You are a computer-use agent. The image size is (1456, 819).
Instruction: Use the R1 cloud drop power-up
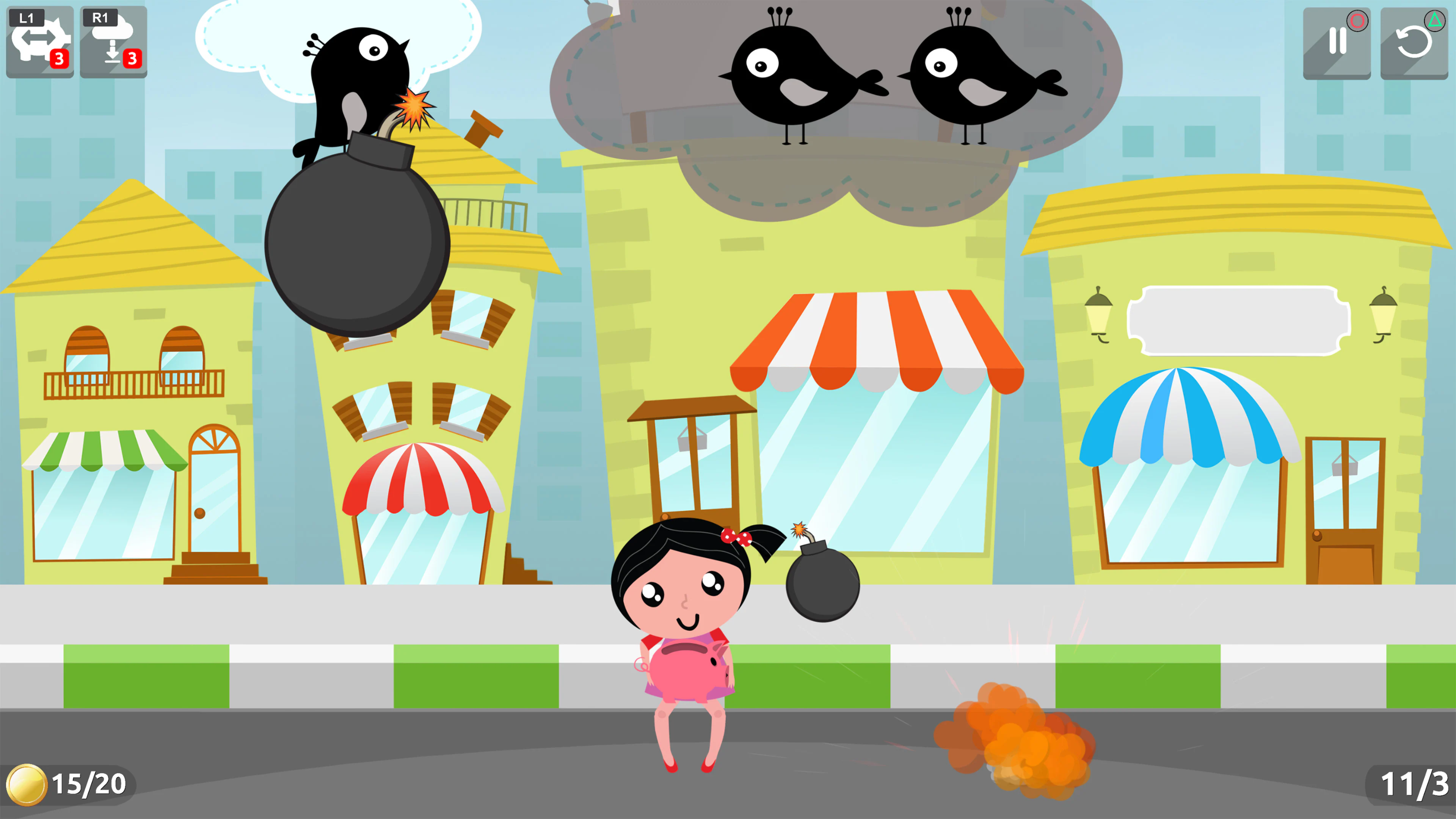point(113,41)
